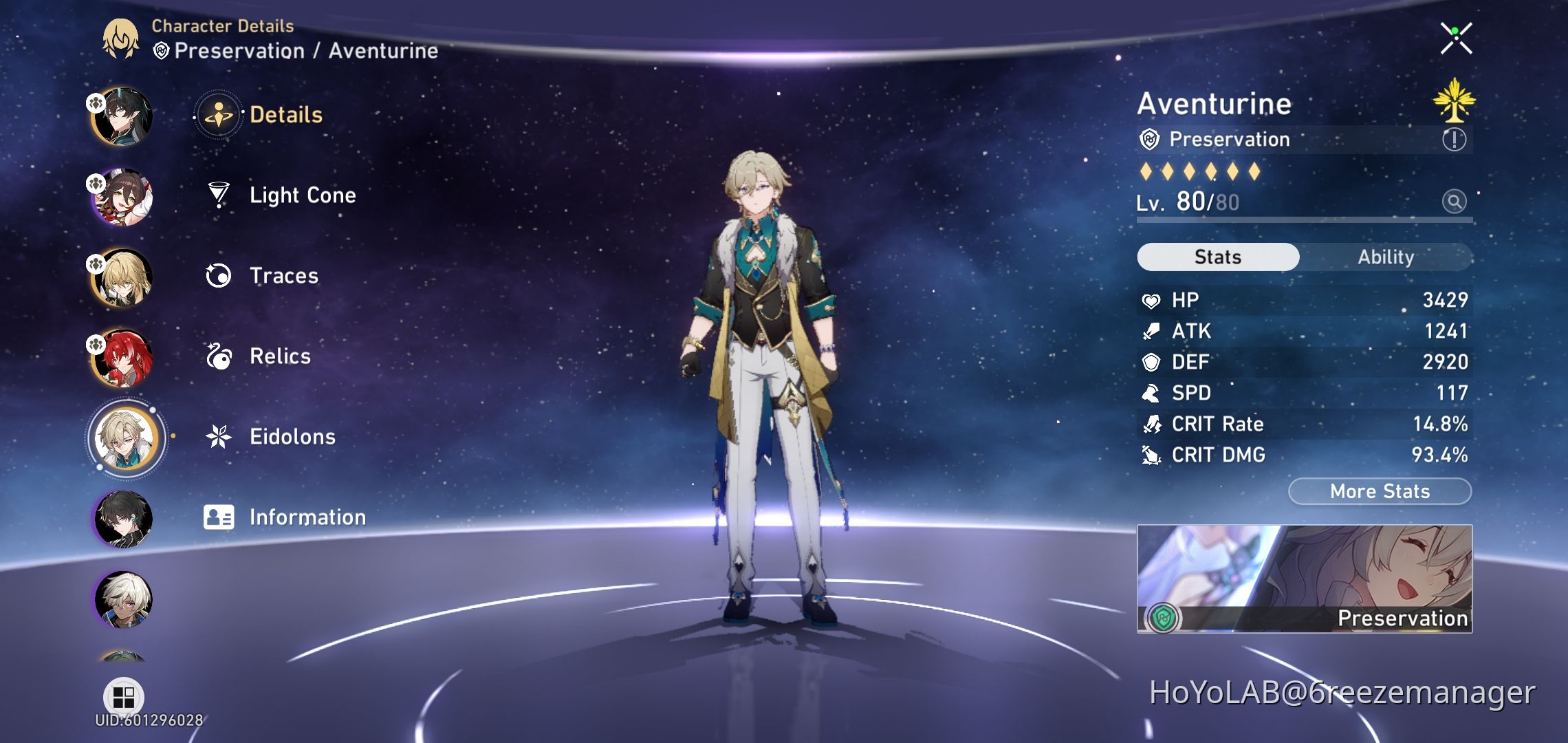Screen dimensions: 1568x743
Task: Select the Stats tab
Action: point(1217,257)
